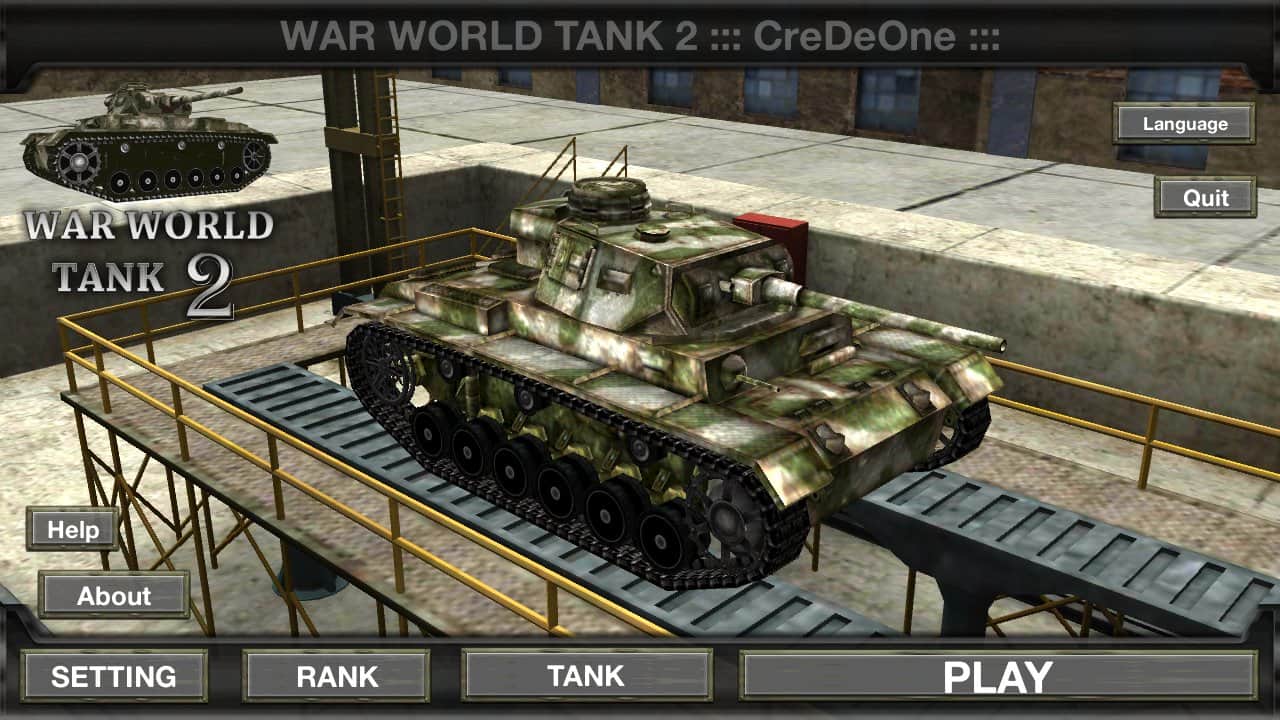The height and width of the screenshot is (720, 1280).
Task: Open the TANK garage screen
Action: (x=587, y=676)
